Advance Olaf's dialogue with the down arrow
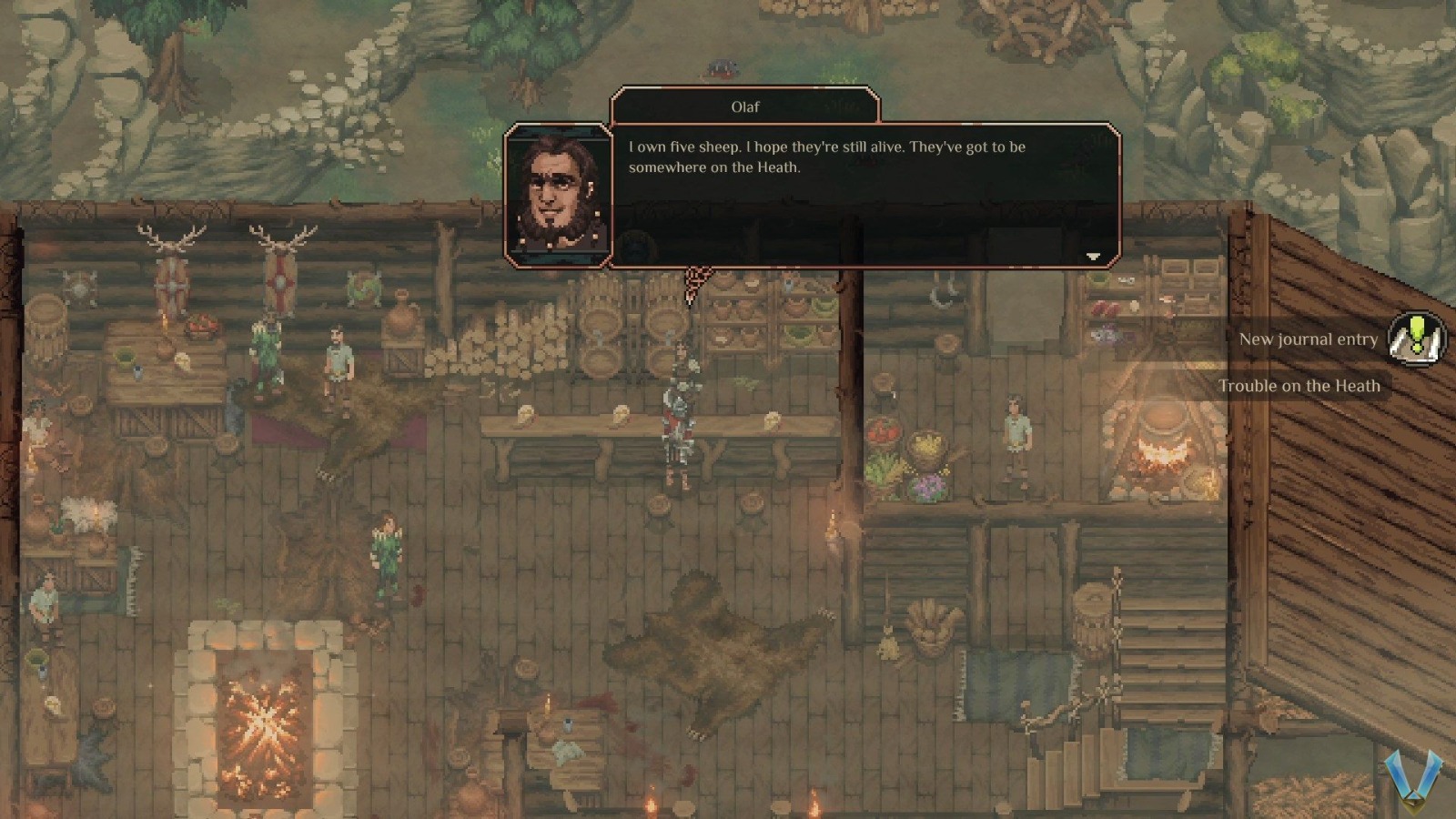This screenshot has width=1456, height=819. click(x=1093, y=257)
